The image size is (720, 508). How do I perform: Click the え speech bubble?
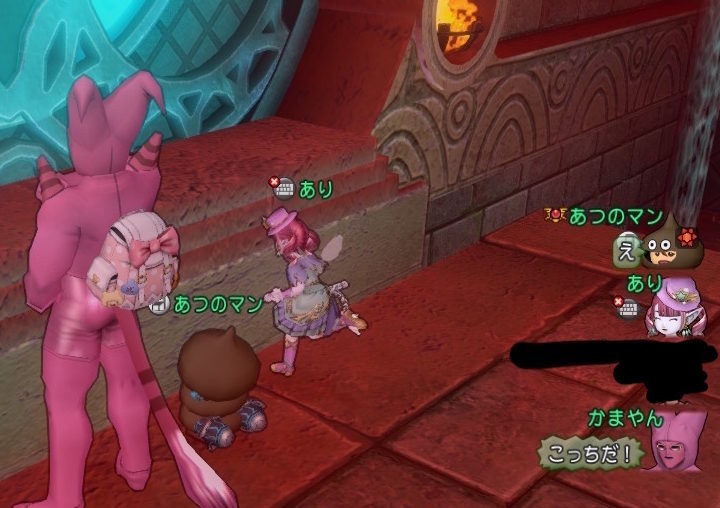click(627, 249)
